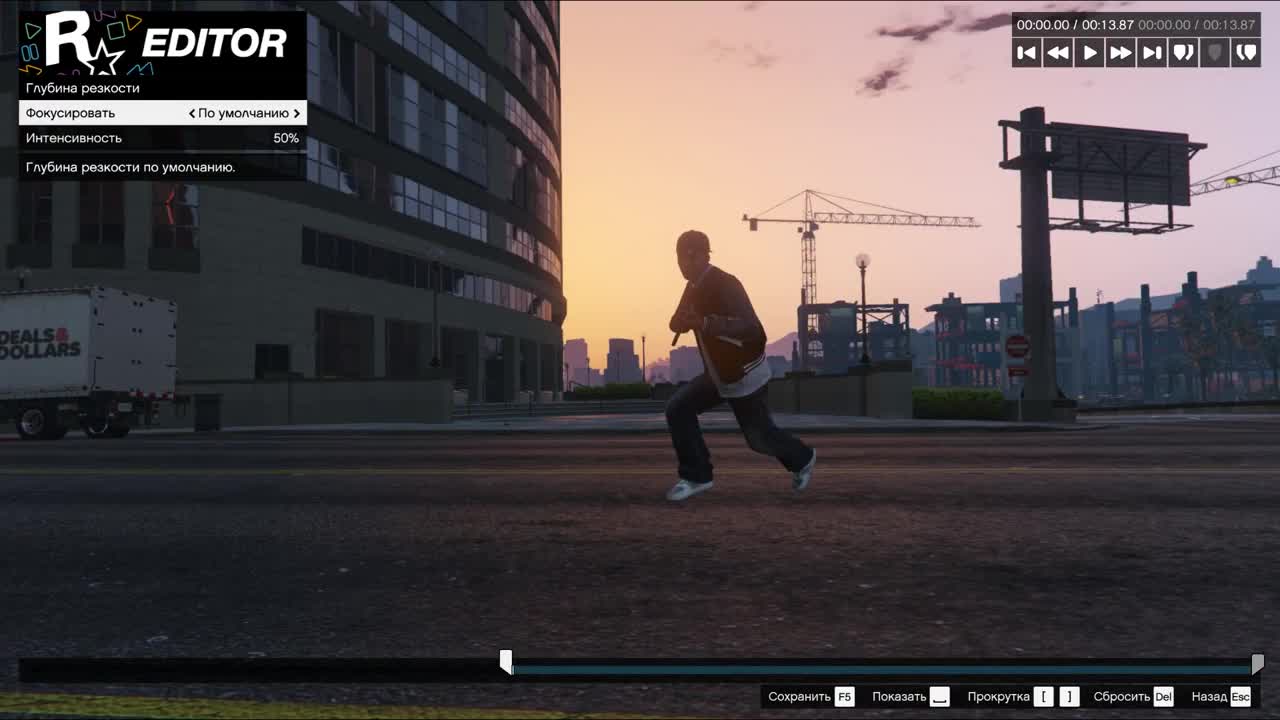Fast forward the clip playback
1280x720 pixels.
tap(1121, 53)
